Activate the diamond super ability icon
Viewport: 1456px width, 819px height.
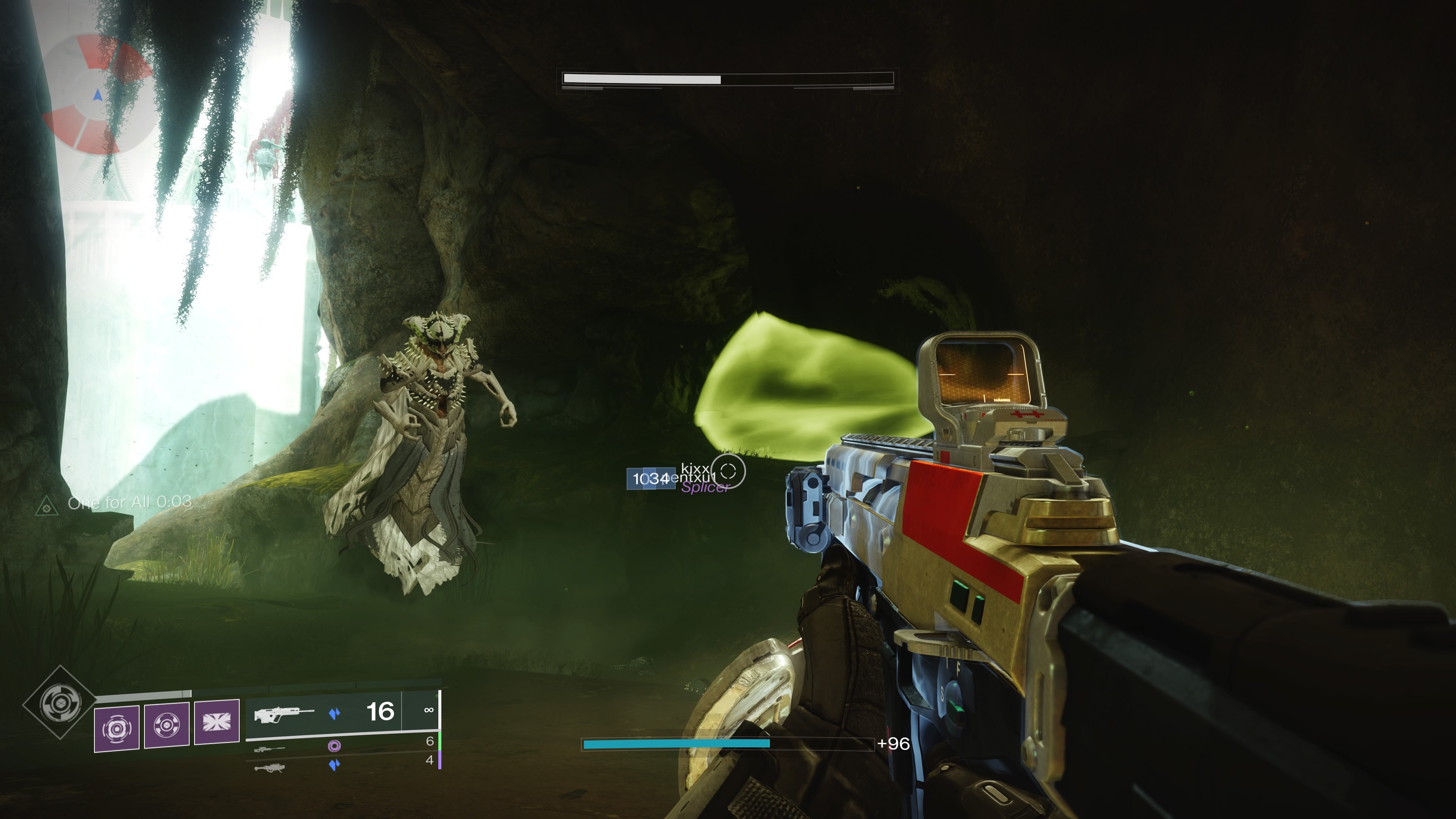60,703
